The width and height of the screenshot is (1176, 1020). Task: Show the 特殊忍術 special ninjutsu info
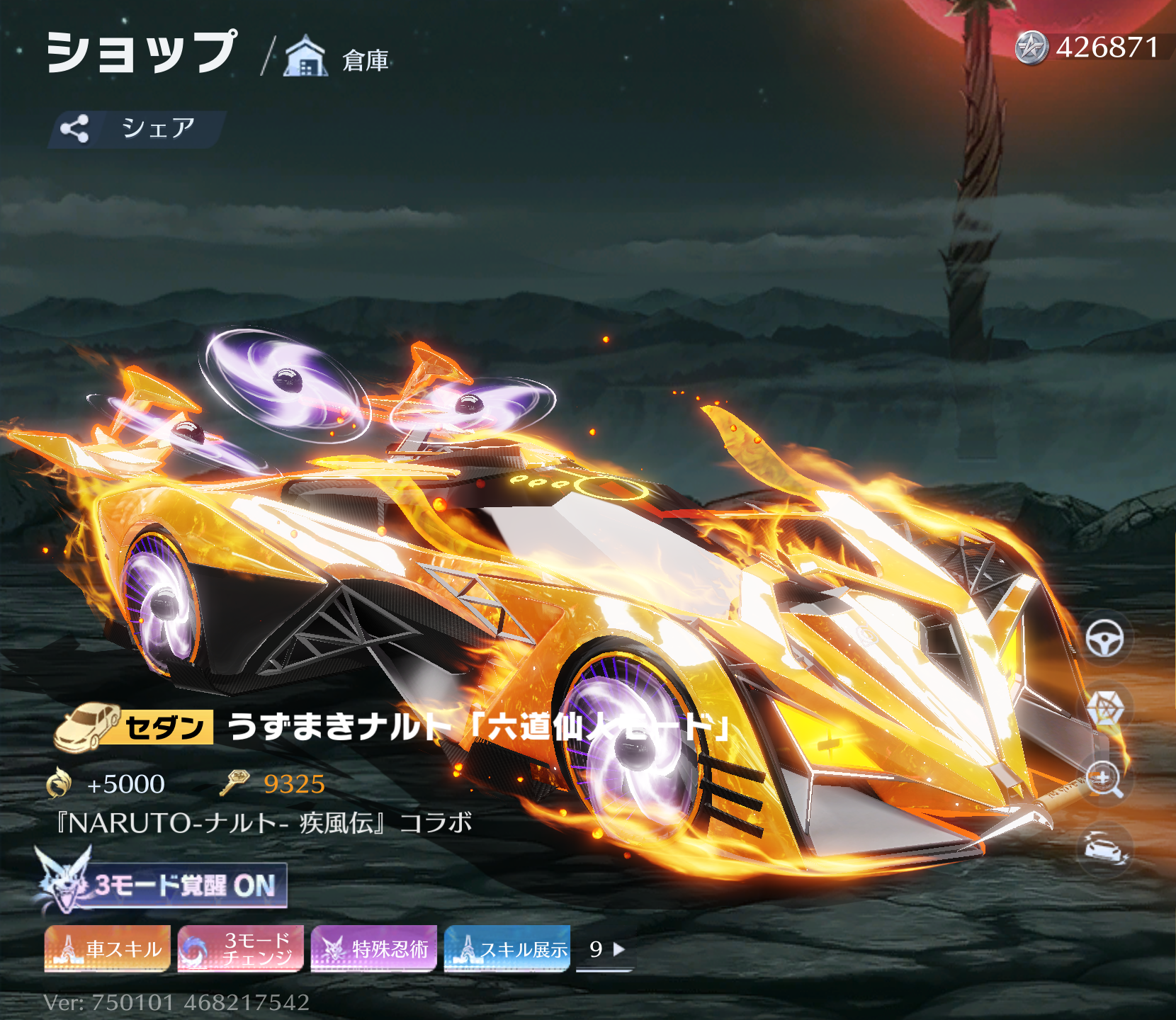click(374, 948)
